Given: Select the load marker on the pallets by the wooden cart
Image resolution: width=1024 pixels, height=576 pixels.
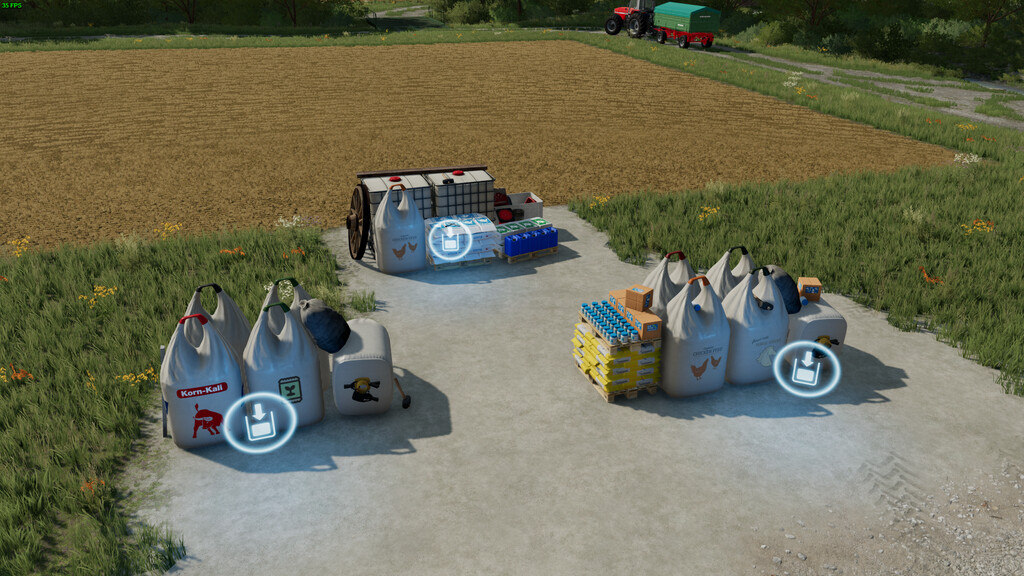Looking at the screenshot, I should (450, 240).
